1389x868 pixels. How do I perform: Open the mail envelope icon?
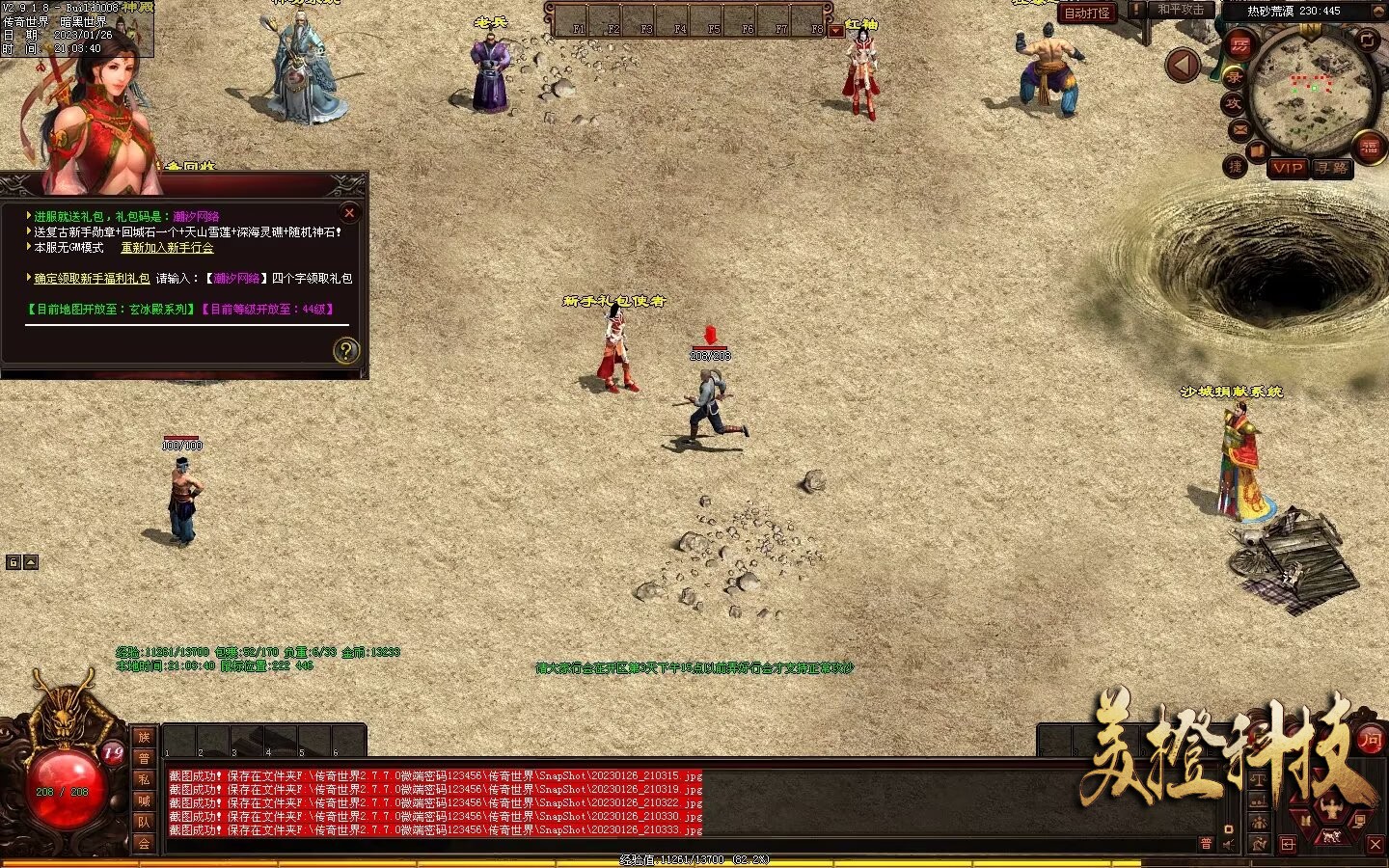click(x=1239, y=129)
